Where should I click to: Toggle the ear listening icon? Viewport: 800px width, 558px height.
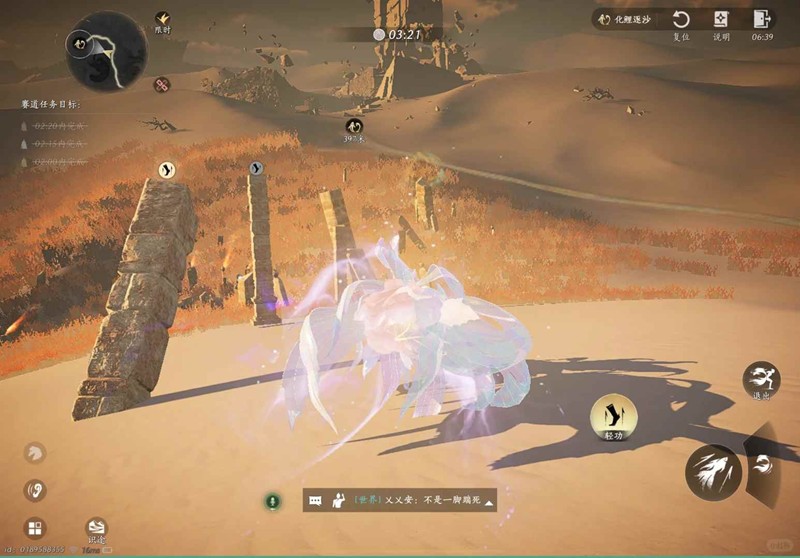35,491
